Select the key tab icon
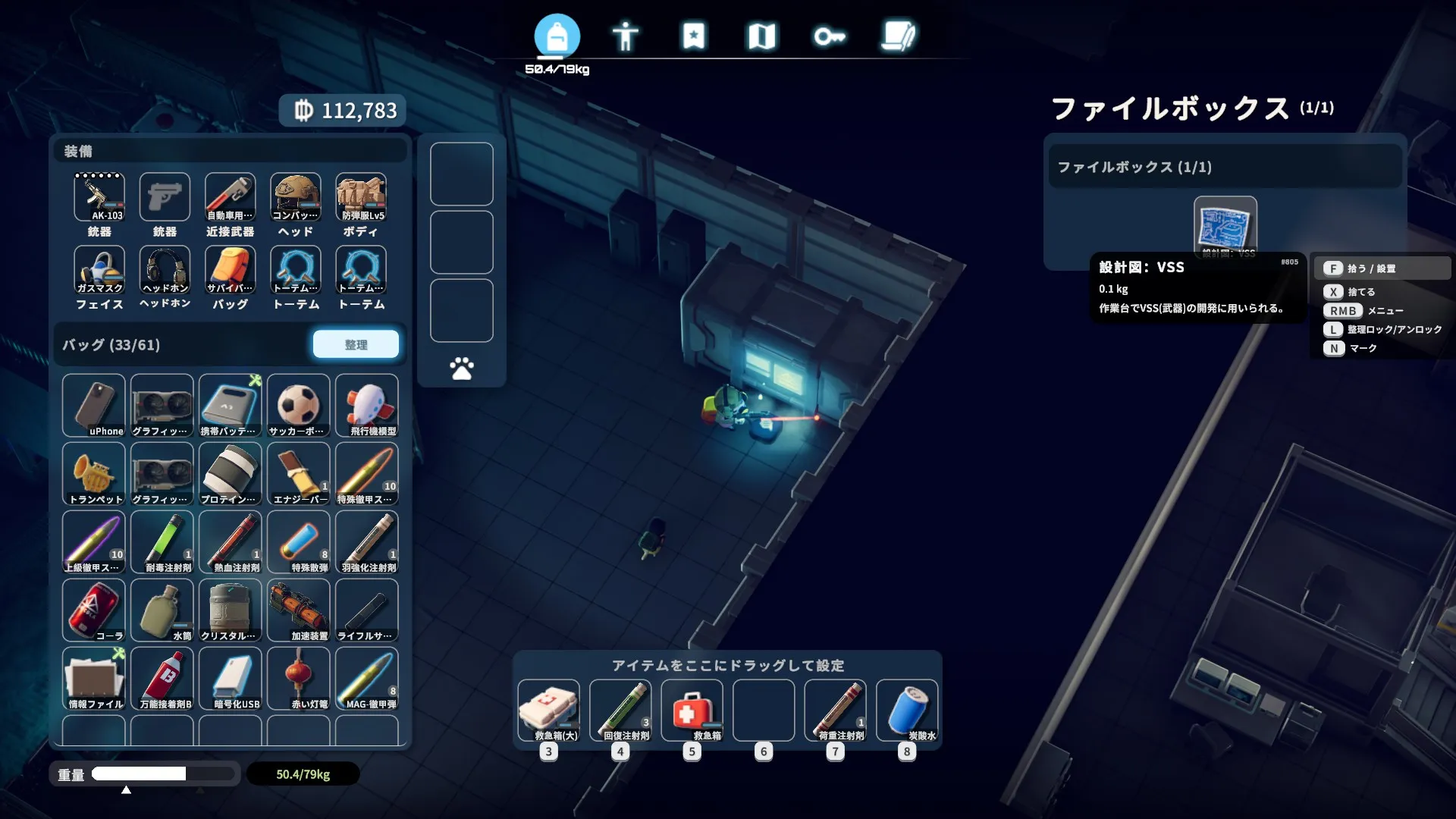Viewport: 1456px width, 819px height. [829, 36]
